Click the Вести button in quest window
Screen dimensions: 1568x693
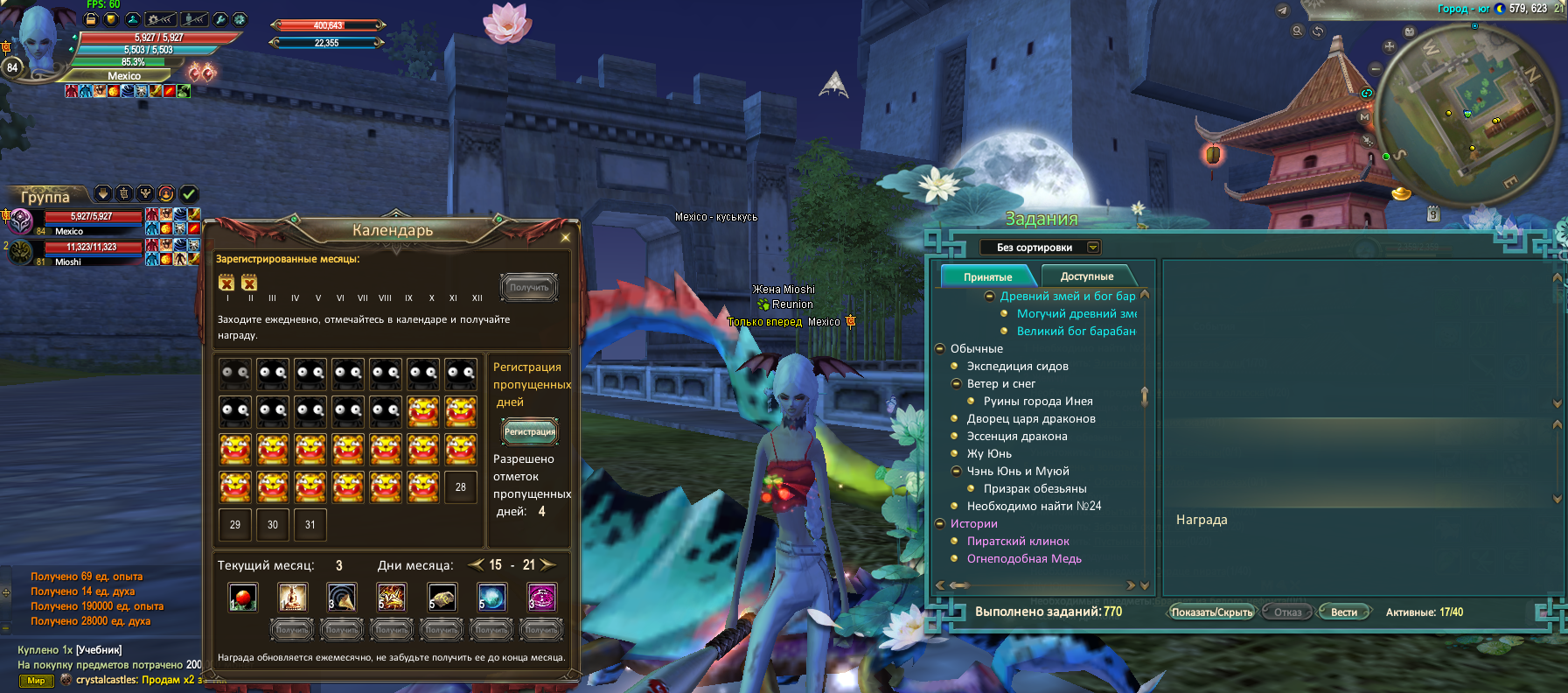pyautogui.click(x=1343, y=612)
